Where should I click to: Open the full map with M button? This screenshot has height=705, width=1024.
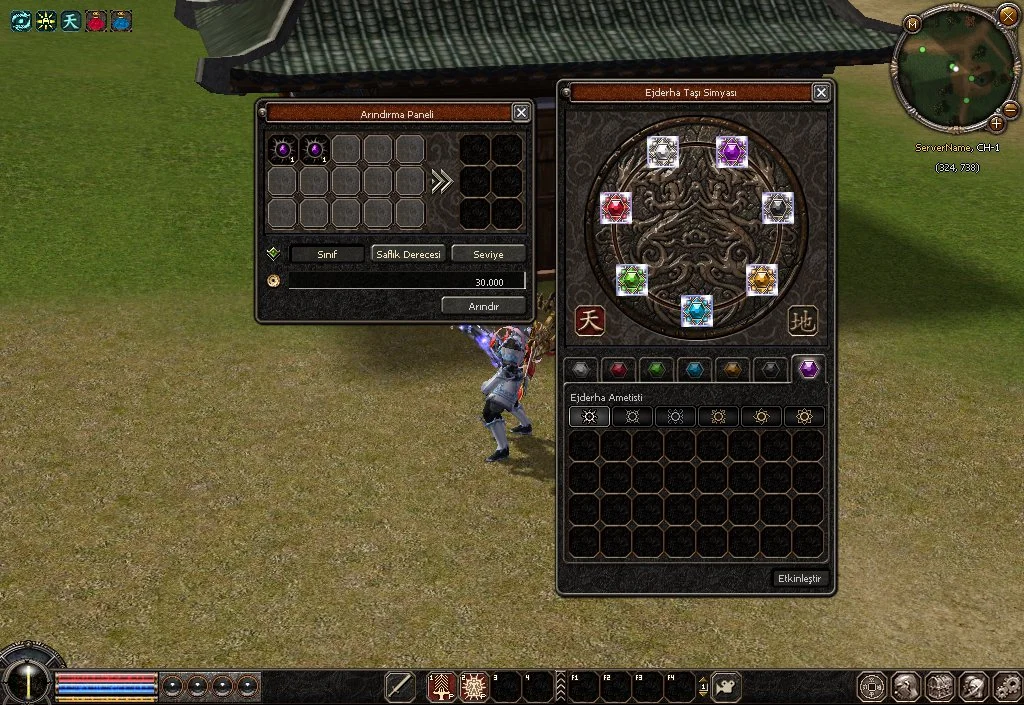(912, 24)
